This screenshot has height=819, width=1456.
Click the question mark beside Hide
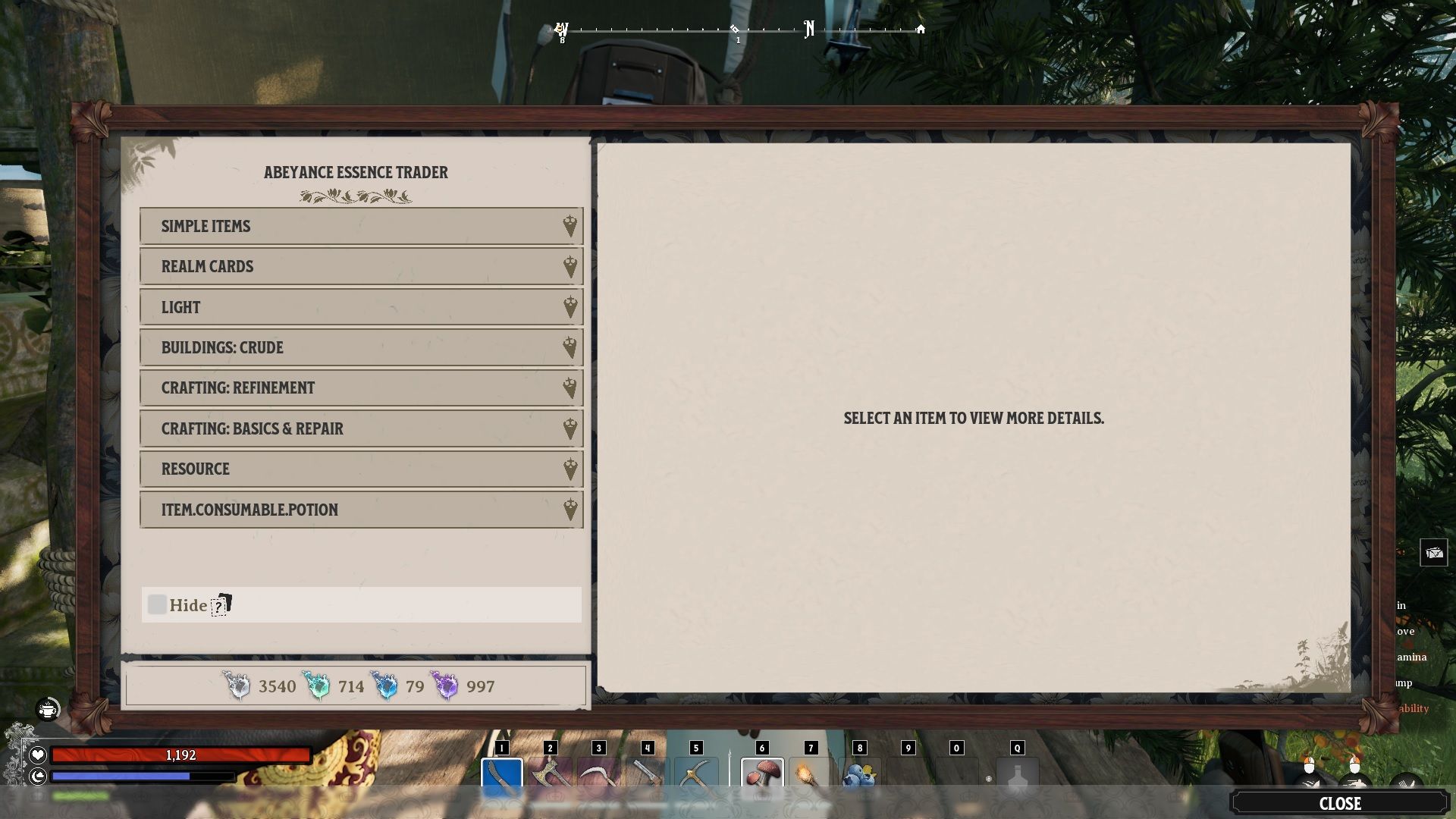219,605
